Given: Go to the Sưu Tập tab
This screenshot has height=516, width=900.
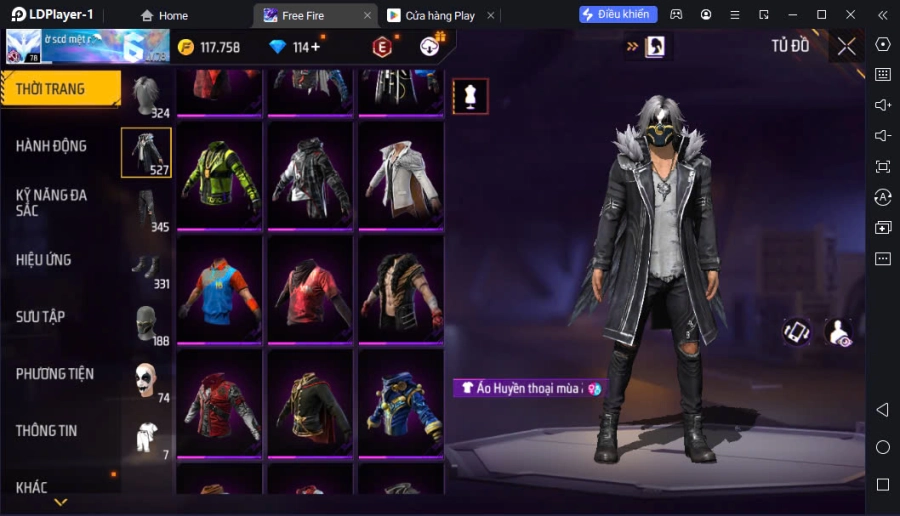Looking at the screenshot, I should (41, 317).
